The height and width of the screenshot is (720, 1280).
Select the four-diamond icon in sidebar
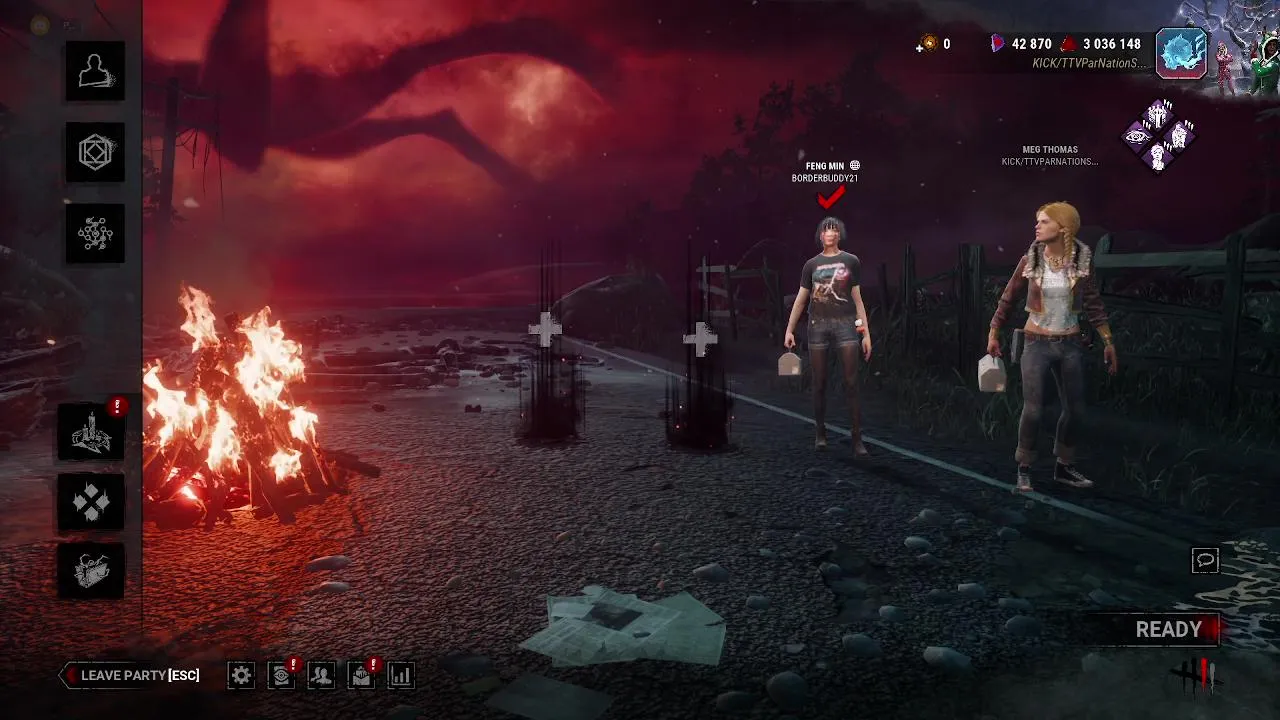click(91, 502)
